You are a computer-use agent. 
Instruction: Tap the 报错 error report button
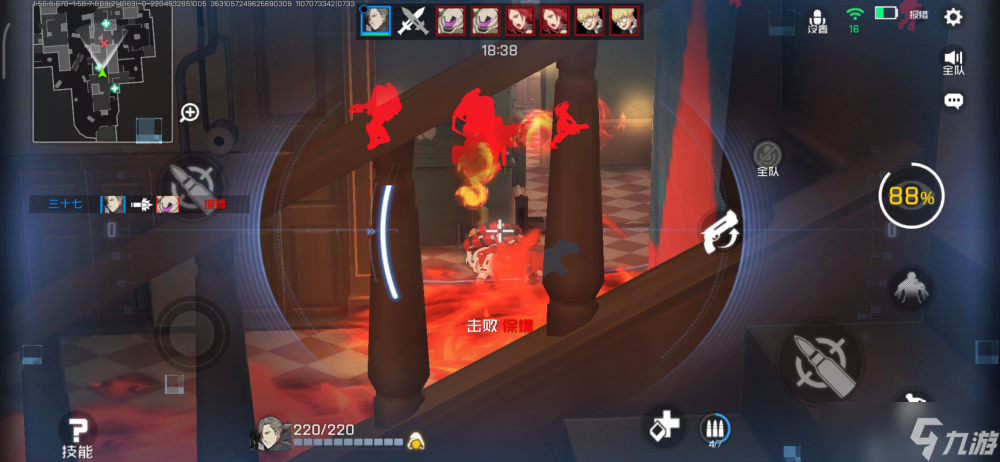pos(918,16)
